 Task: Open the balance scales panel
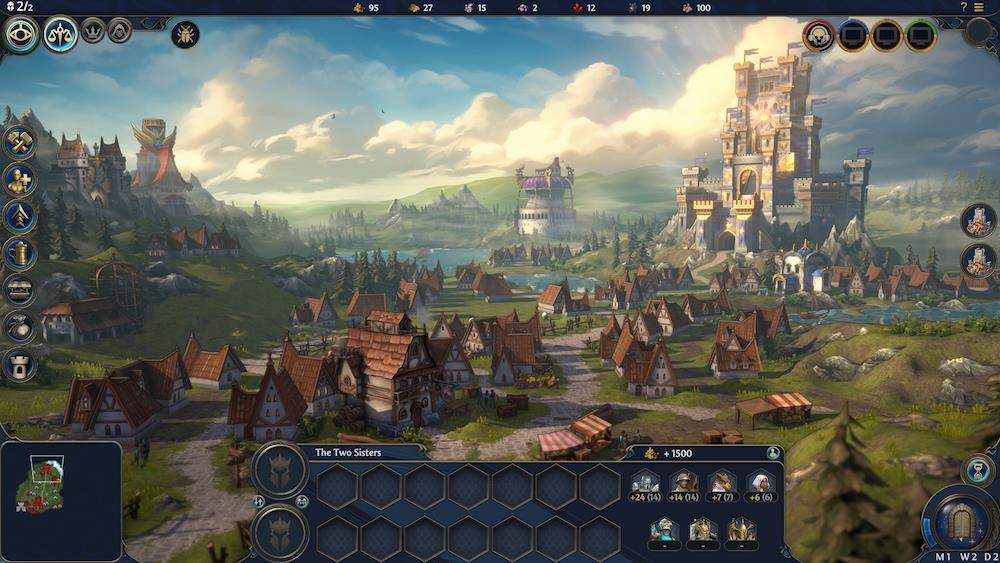(60, 35)
